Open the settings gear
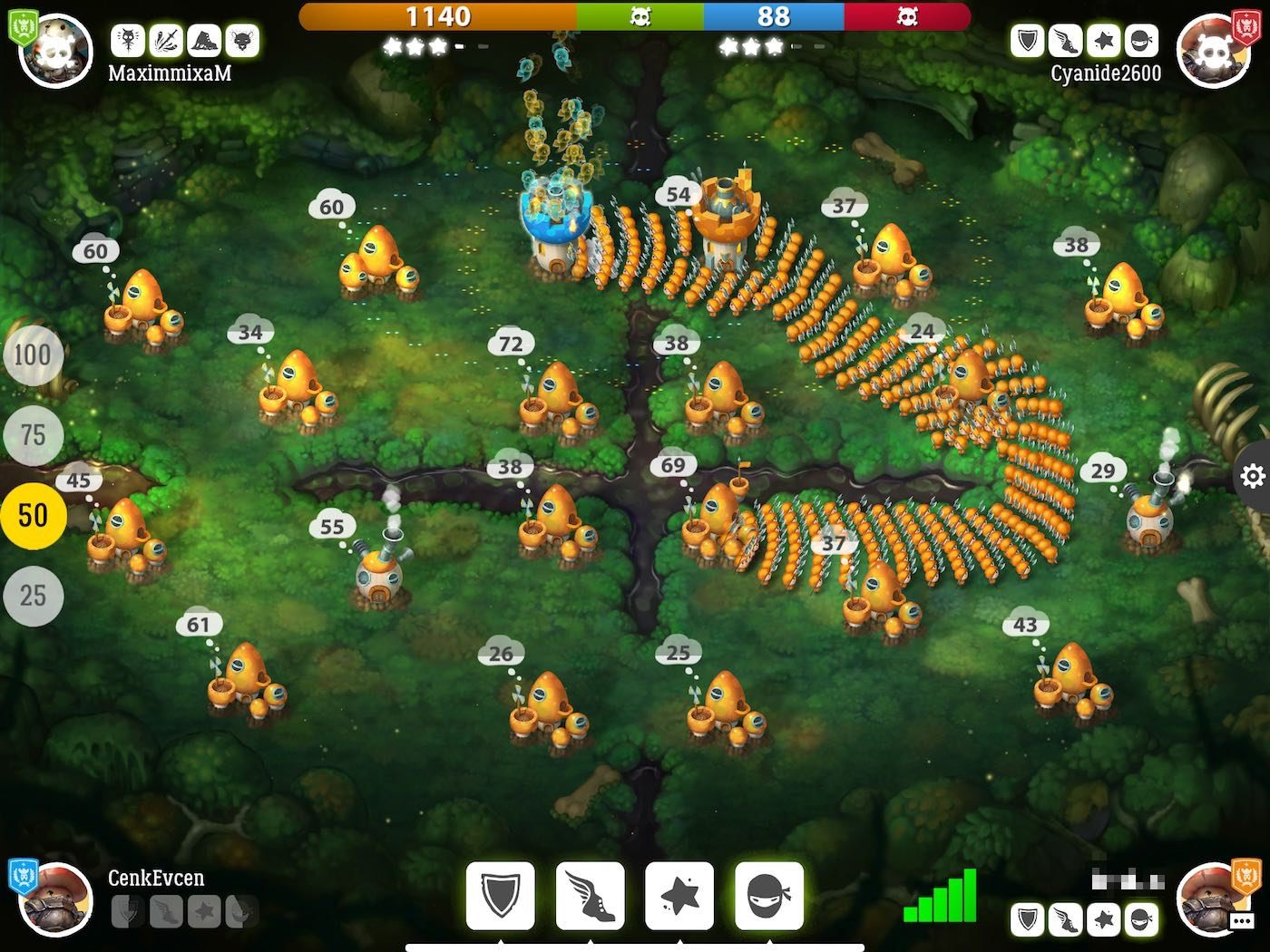The height and width of the screenshot is (952, 1270). coord(1253,476)
